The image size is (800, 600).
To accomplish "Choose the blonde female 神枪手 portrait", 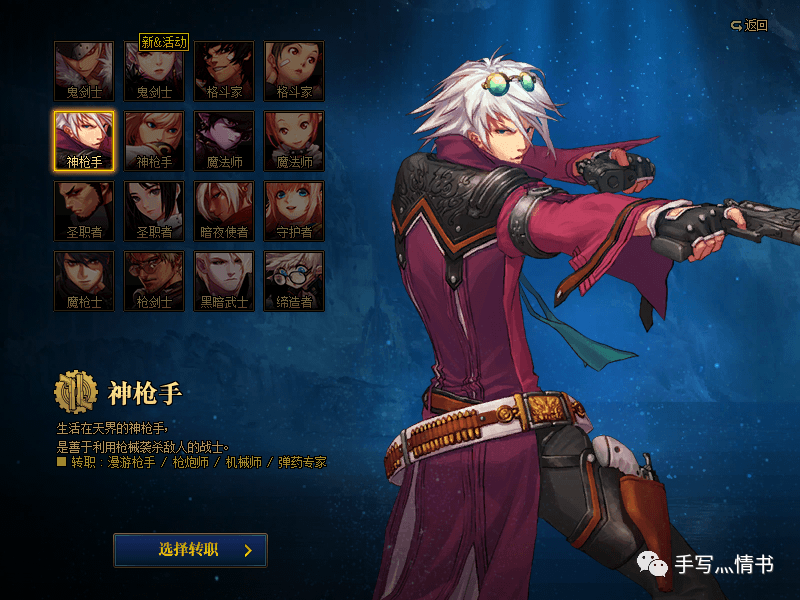I will tap(154, 141).
